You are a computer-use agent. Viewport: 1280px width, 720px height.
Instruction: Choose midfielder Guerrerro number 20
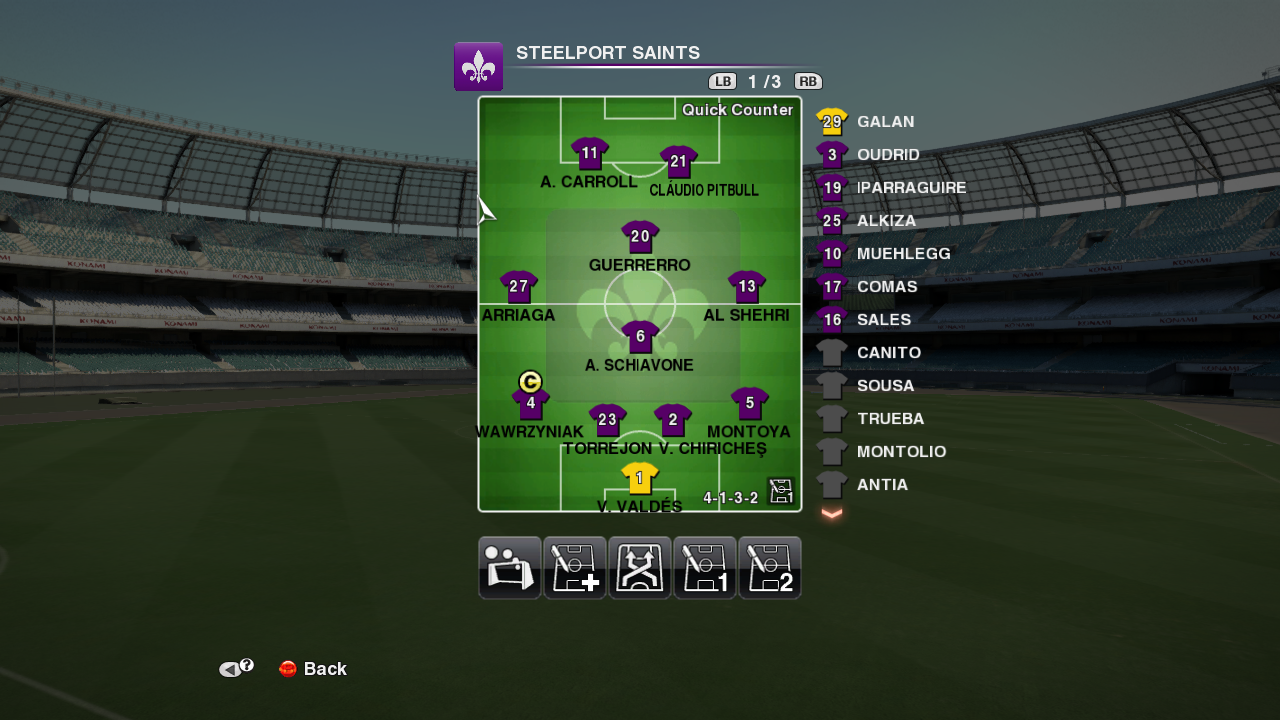[x=640, y=237]
